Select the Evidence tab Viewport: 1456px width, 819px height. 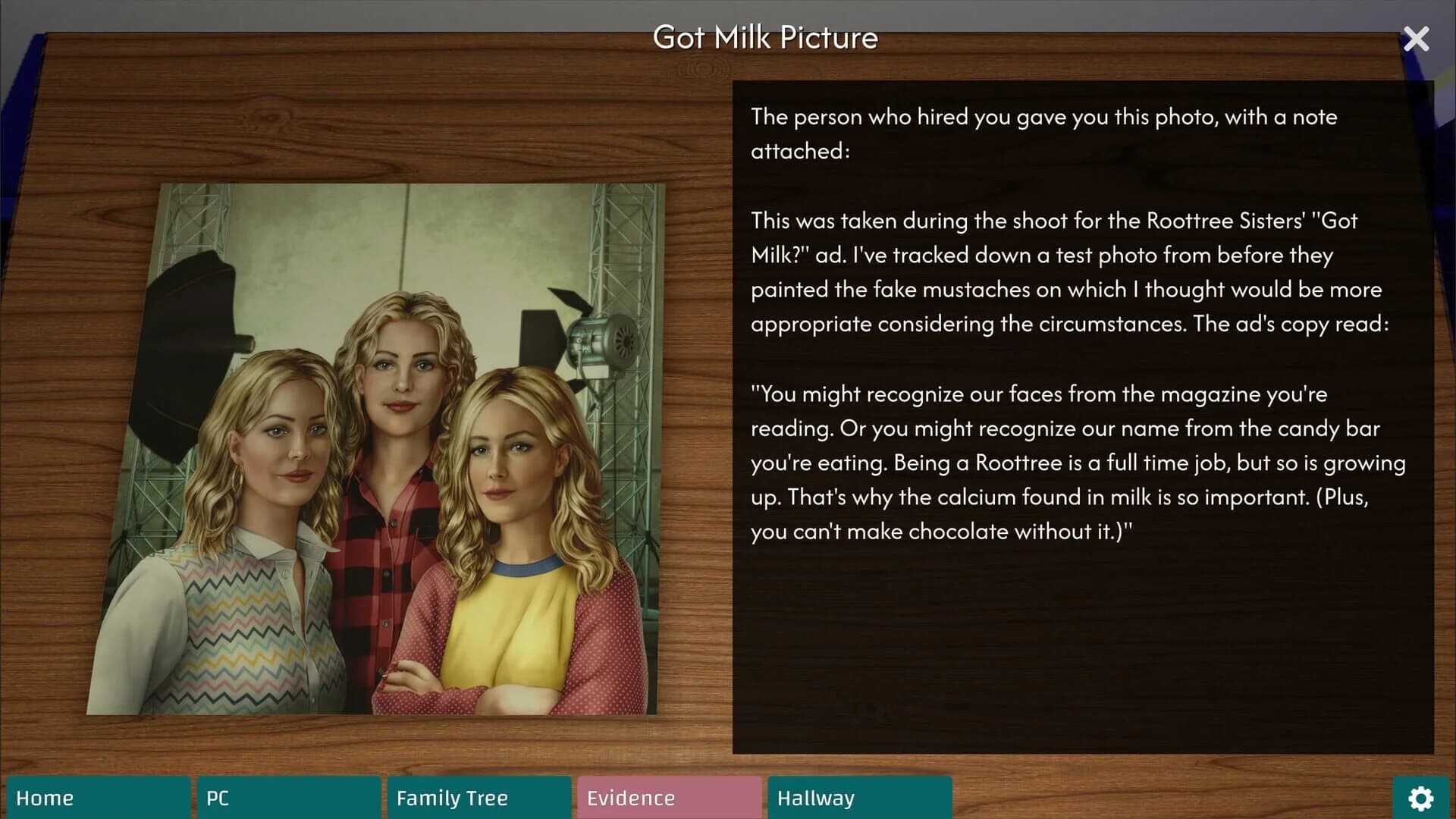669,798
